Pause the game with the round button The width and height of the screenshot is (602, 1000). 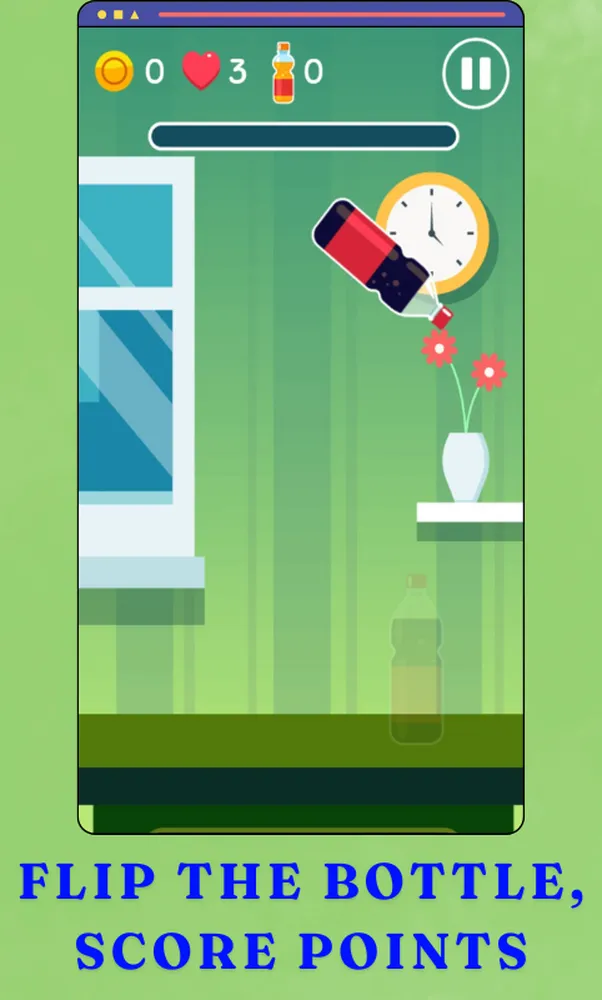475,73
